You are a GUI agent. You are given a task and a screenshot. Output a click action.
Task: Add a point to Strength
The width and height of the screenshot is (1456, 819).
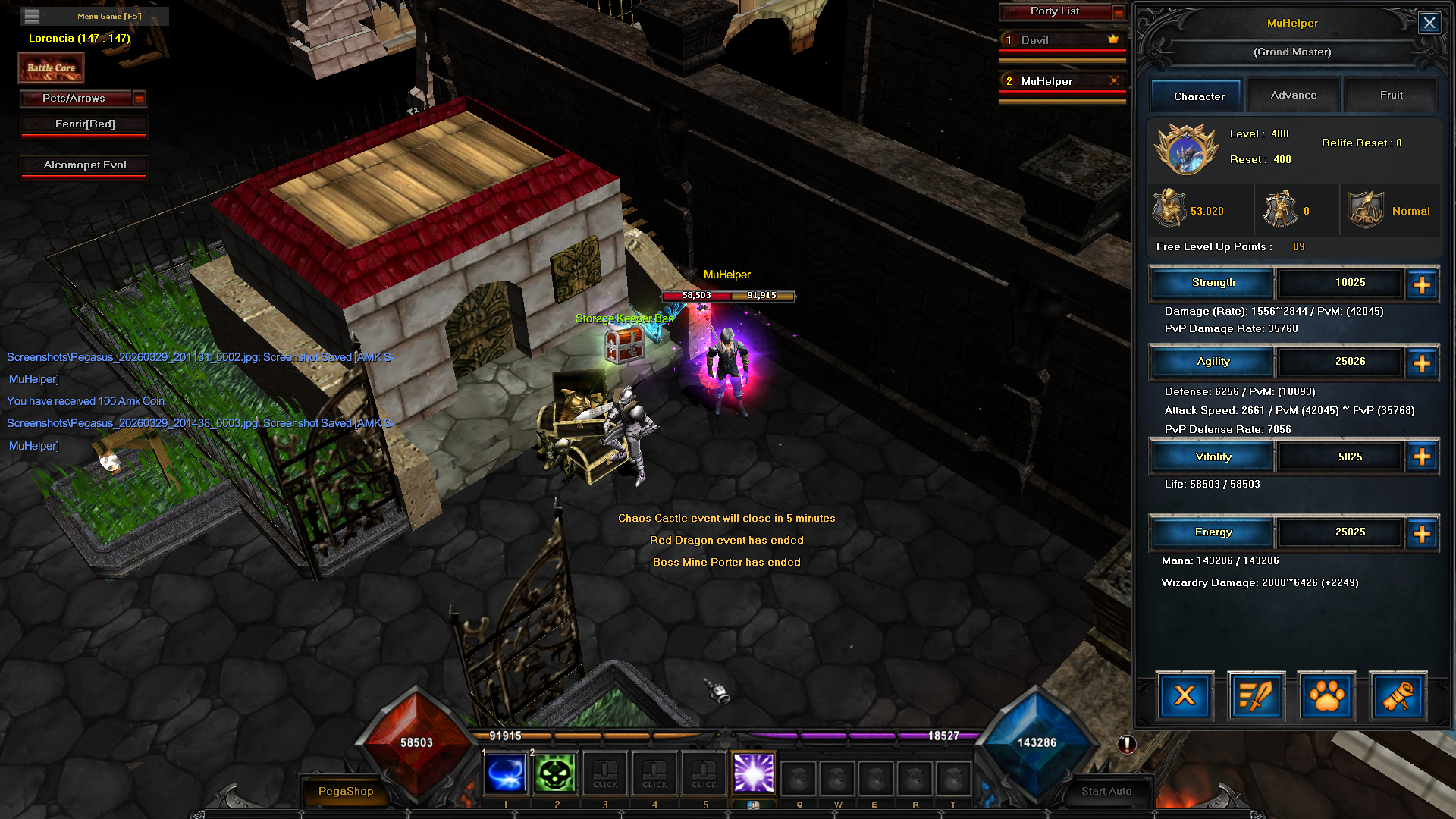(x=1422, y=284)
